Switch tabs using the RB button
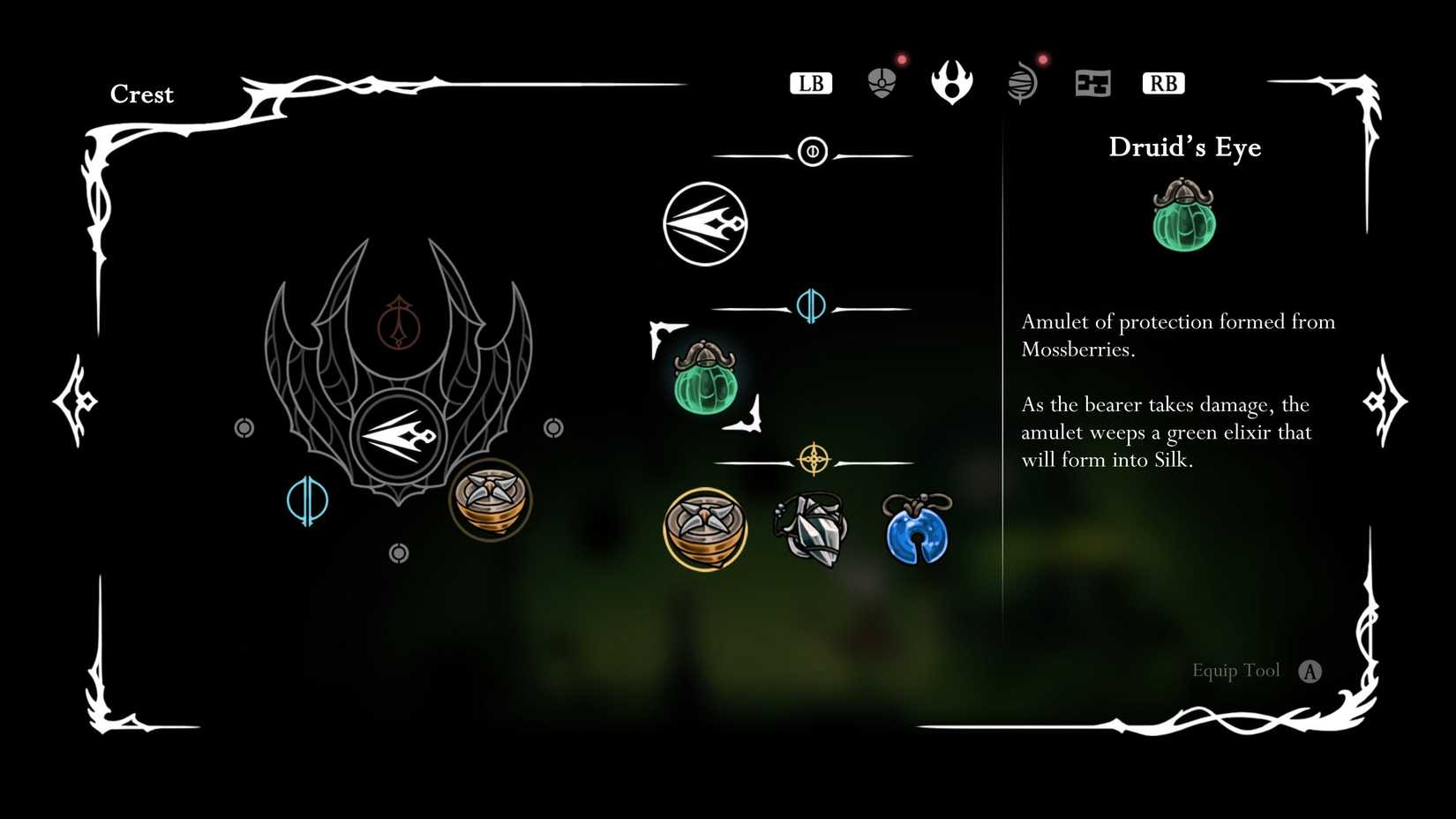Screen dimensions: 1456x819 pyautogui.click(x=1163, y=82)
